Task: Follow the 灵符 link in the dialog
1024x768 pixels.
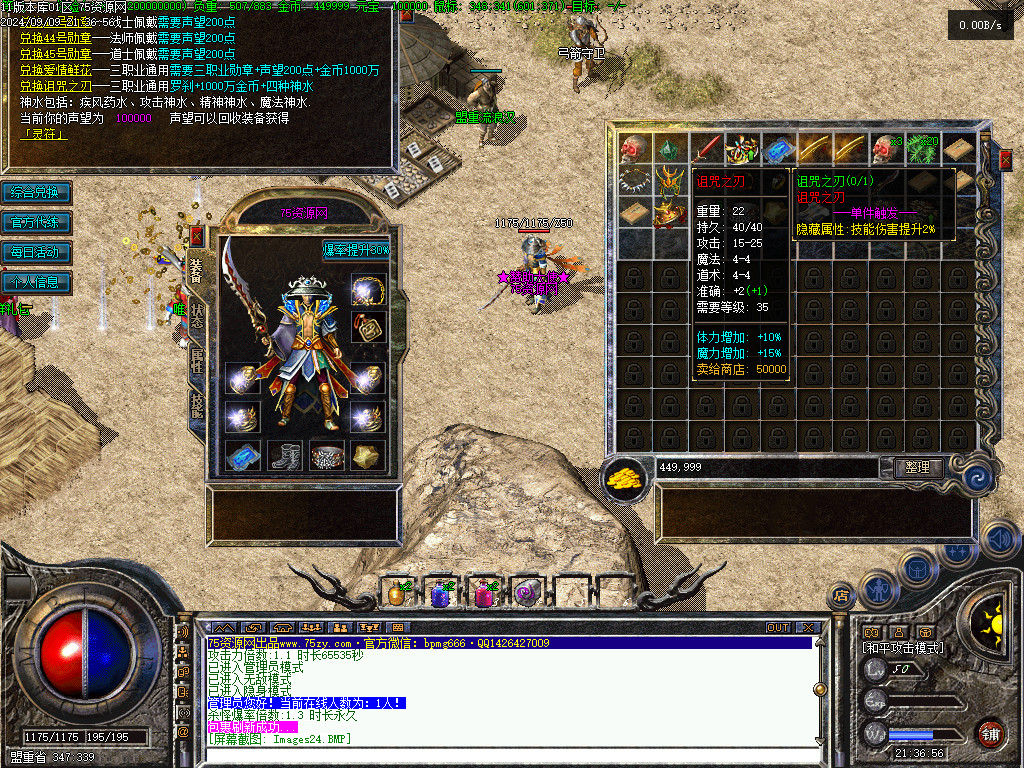Action: (38, 134)
